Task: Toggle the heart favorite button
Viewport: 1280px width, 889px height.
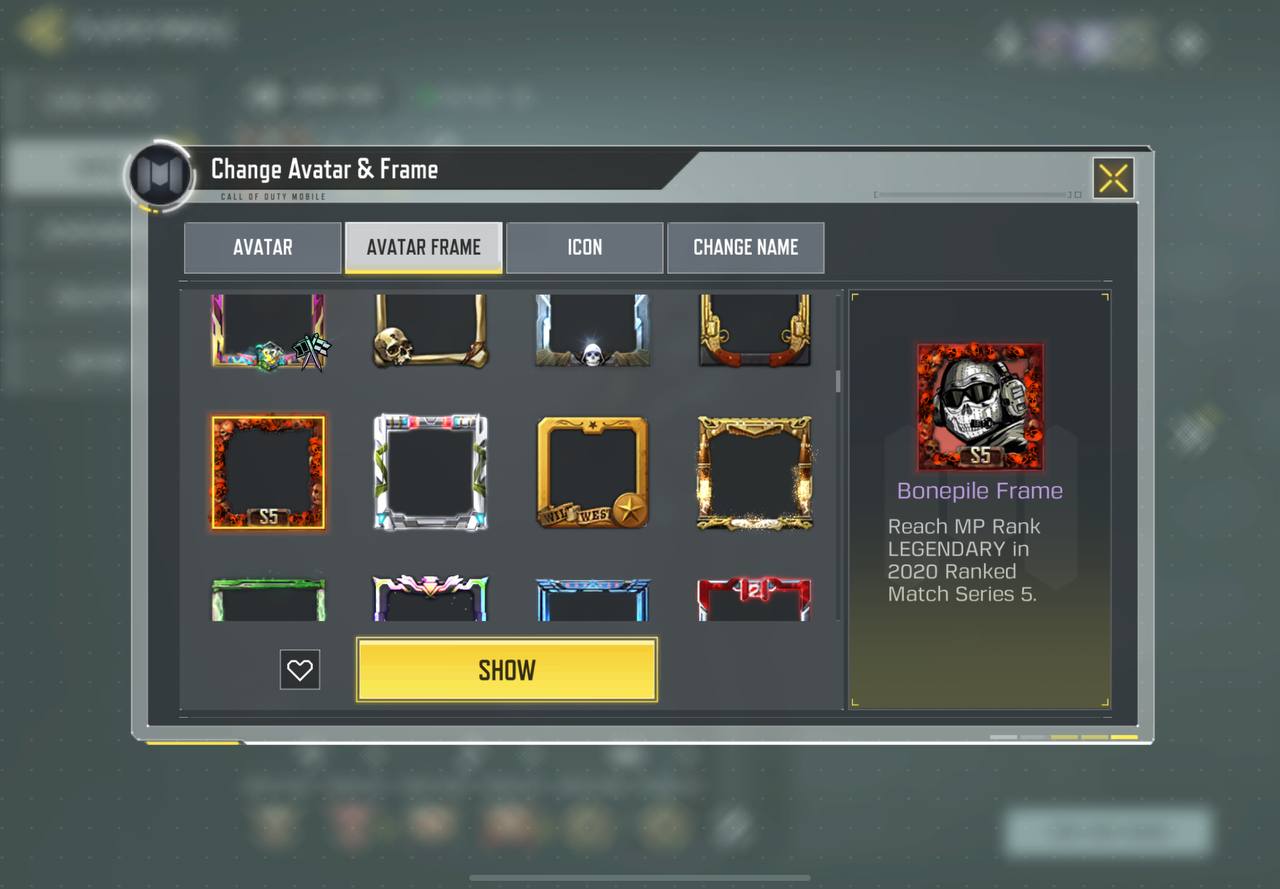Action: click(300, 670)
